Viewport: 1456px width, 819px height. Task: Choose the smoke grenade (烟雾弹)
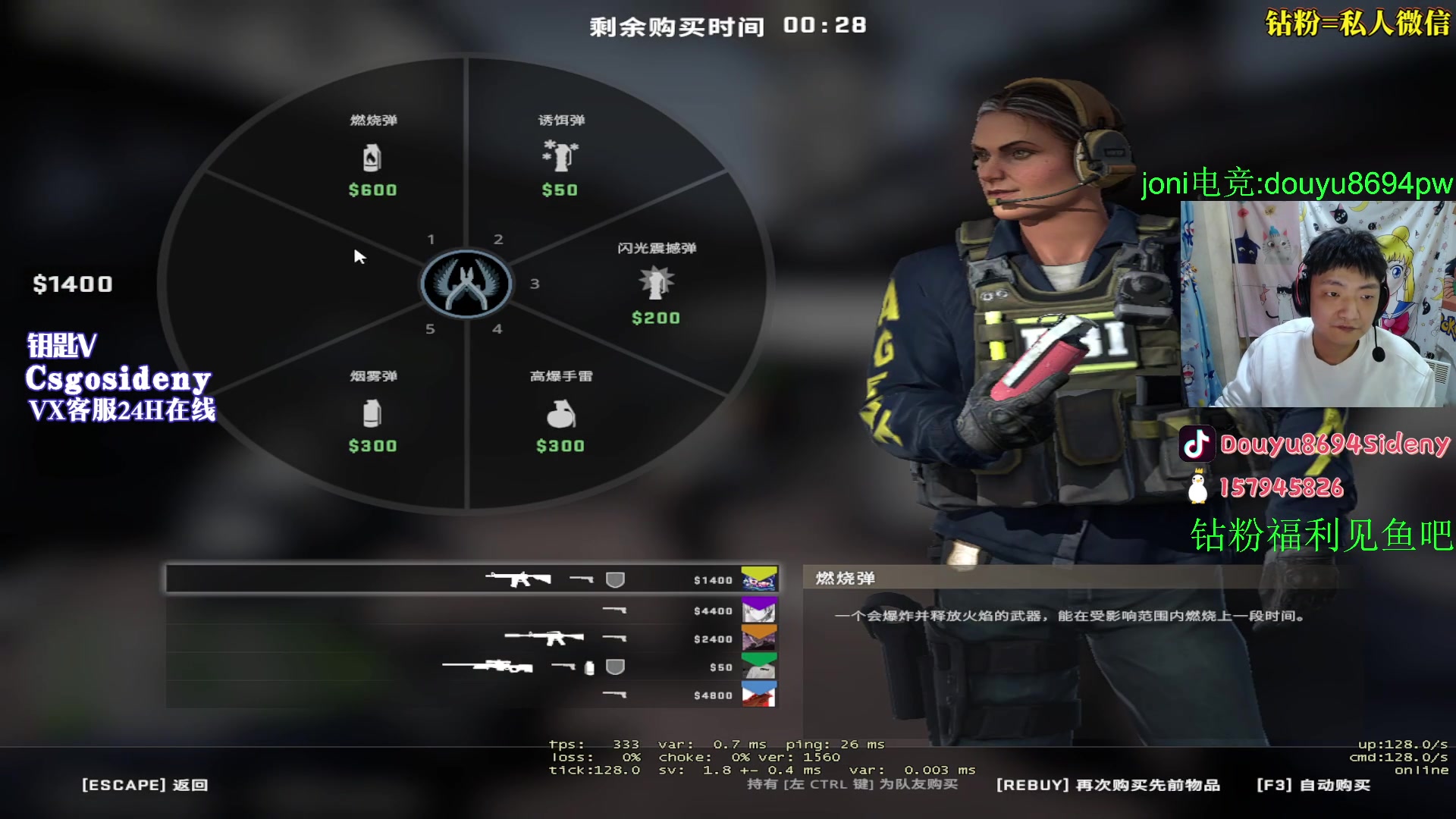click(372, 413)
